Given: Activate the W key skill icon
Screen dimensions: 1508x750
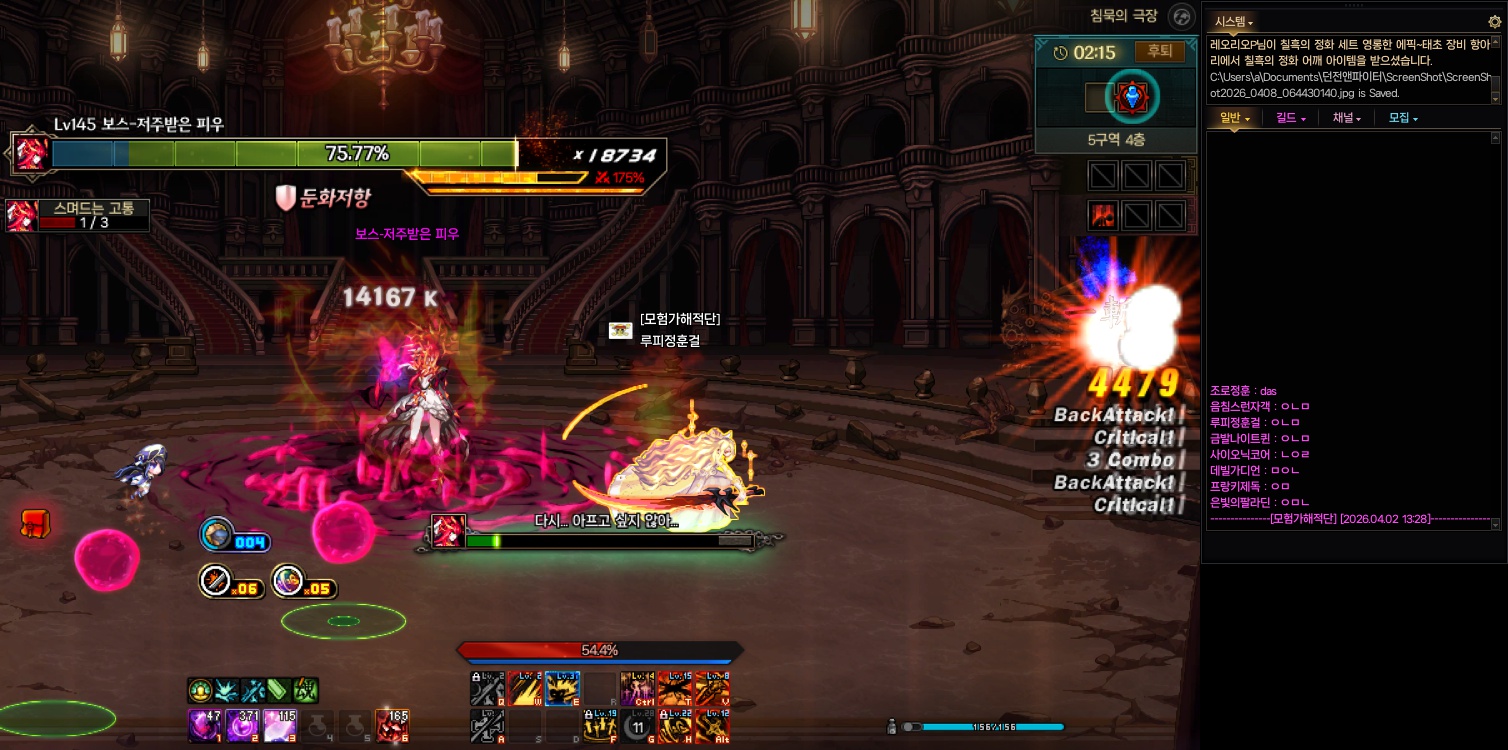Looking at the screenshot, I should point(525,689).
